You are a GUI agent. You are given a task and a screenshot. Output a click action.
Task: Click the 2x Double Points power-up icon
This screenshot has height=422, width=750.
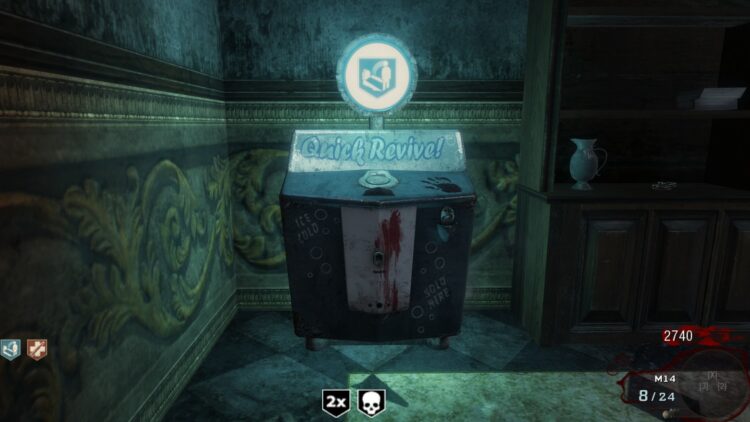(337, 402)
